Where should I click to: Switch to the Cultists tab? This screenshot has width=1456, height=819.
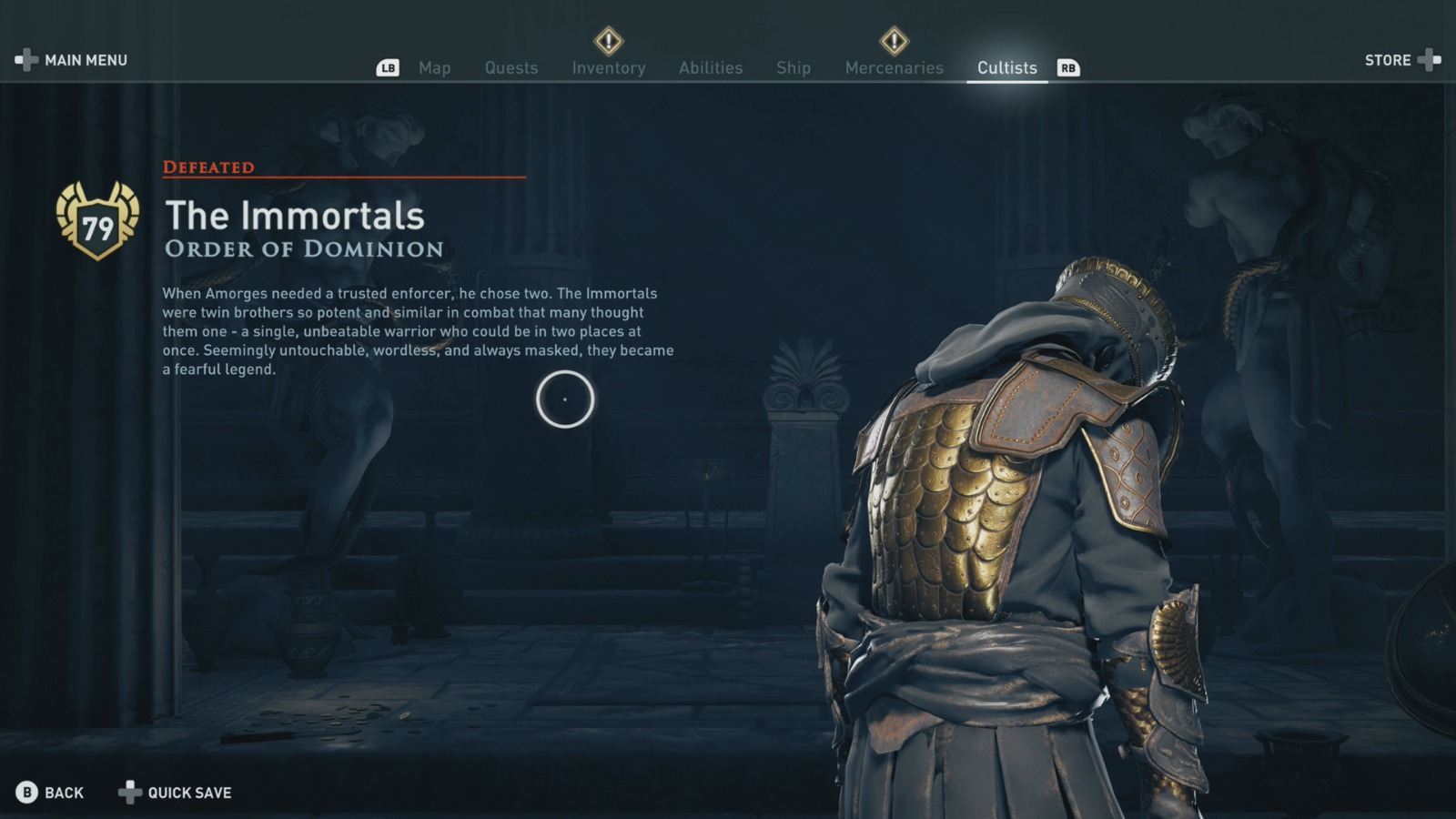pos(1006,67)
